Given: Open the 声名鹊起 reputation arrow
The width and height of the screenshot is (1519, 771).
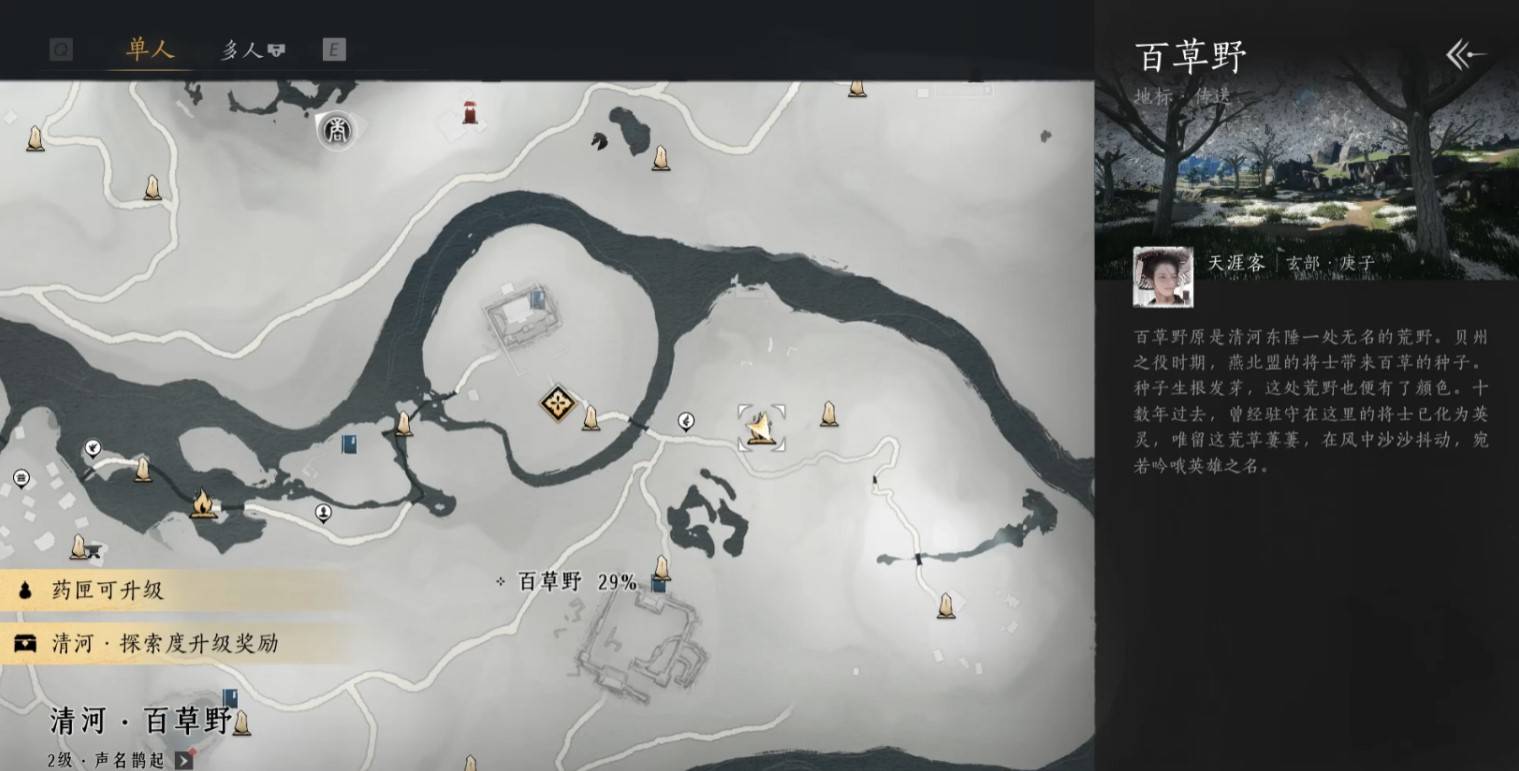Looking at the screenshot, I should click(x=184, y=760).
